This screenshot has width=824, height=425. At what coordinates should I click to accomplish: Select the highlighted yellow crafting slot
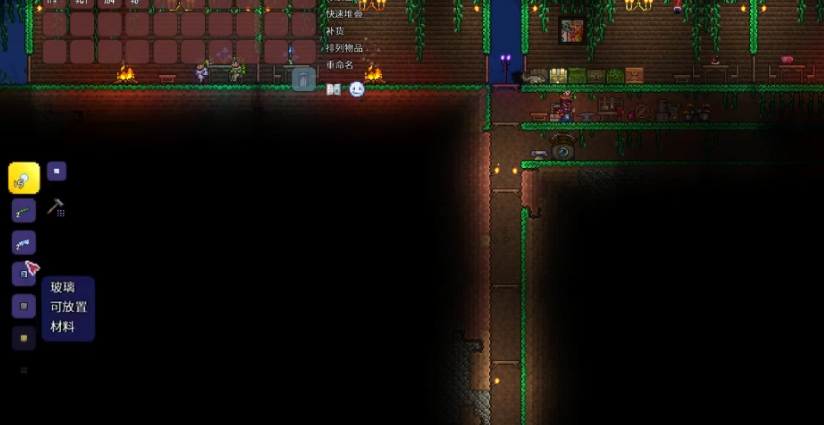point(24,178)
